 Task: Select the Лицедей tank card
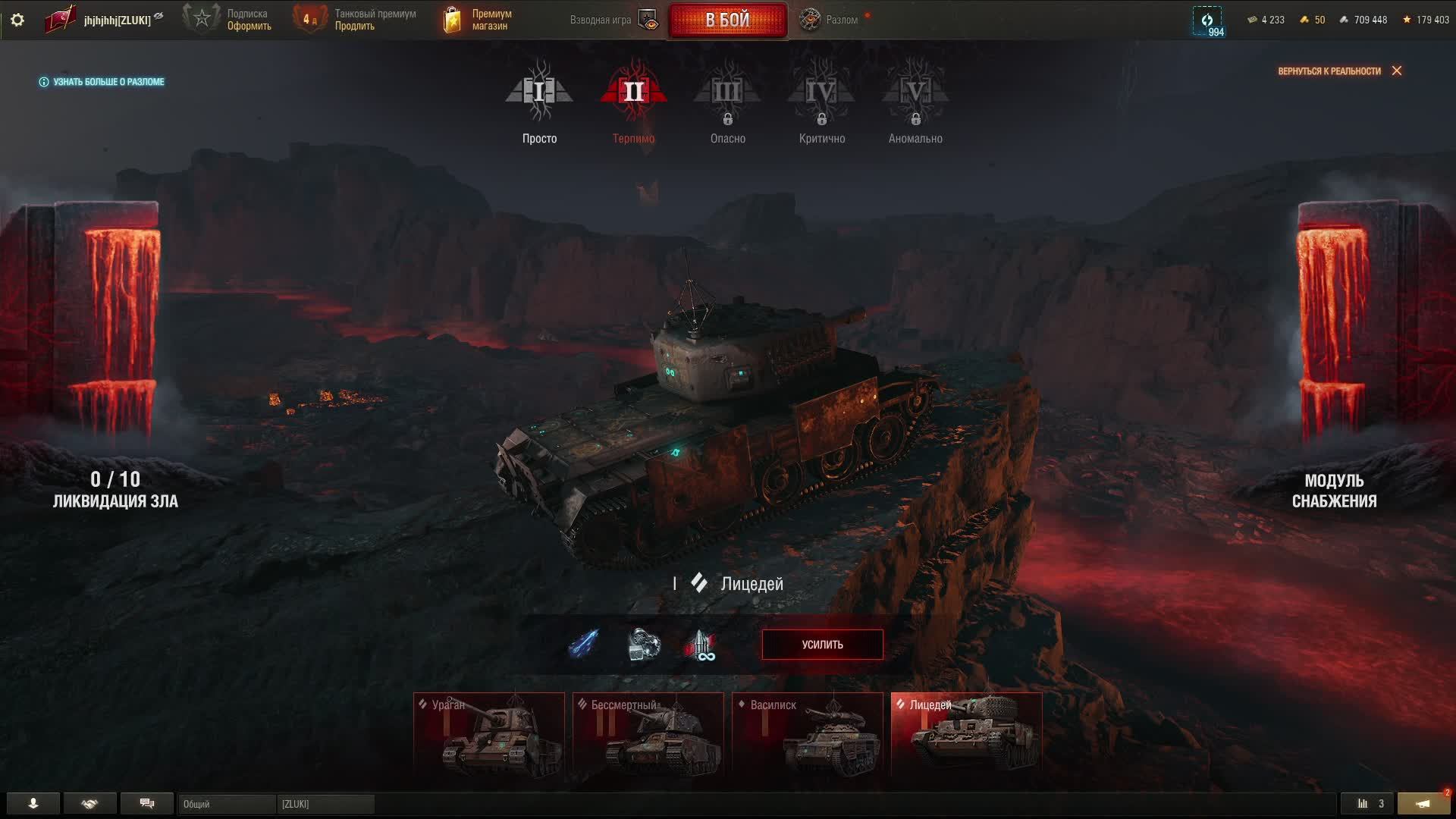pos(966,736)
